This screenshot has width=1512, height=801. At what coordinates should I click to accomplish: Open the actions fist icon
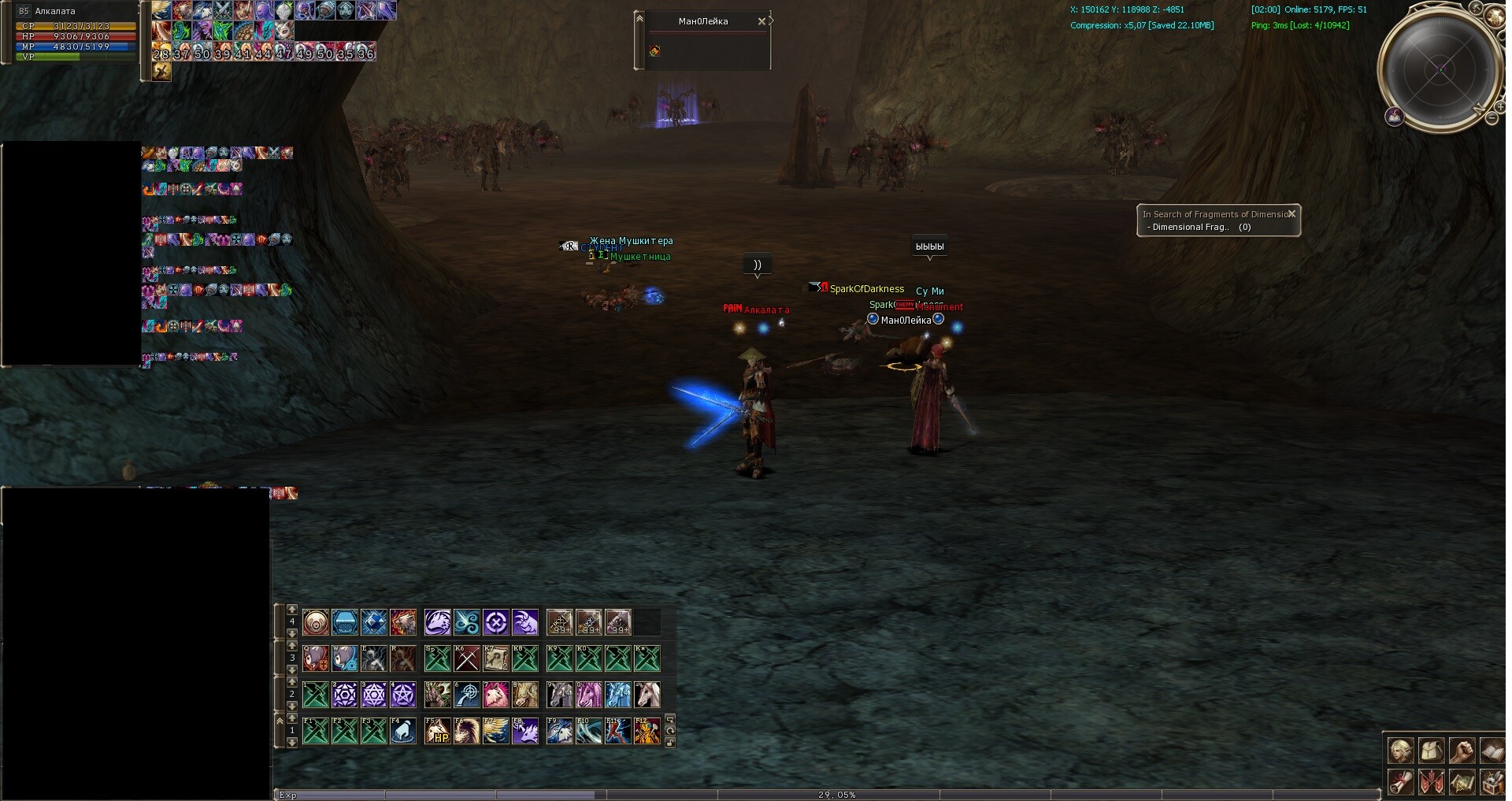[1462, 750]
